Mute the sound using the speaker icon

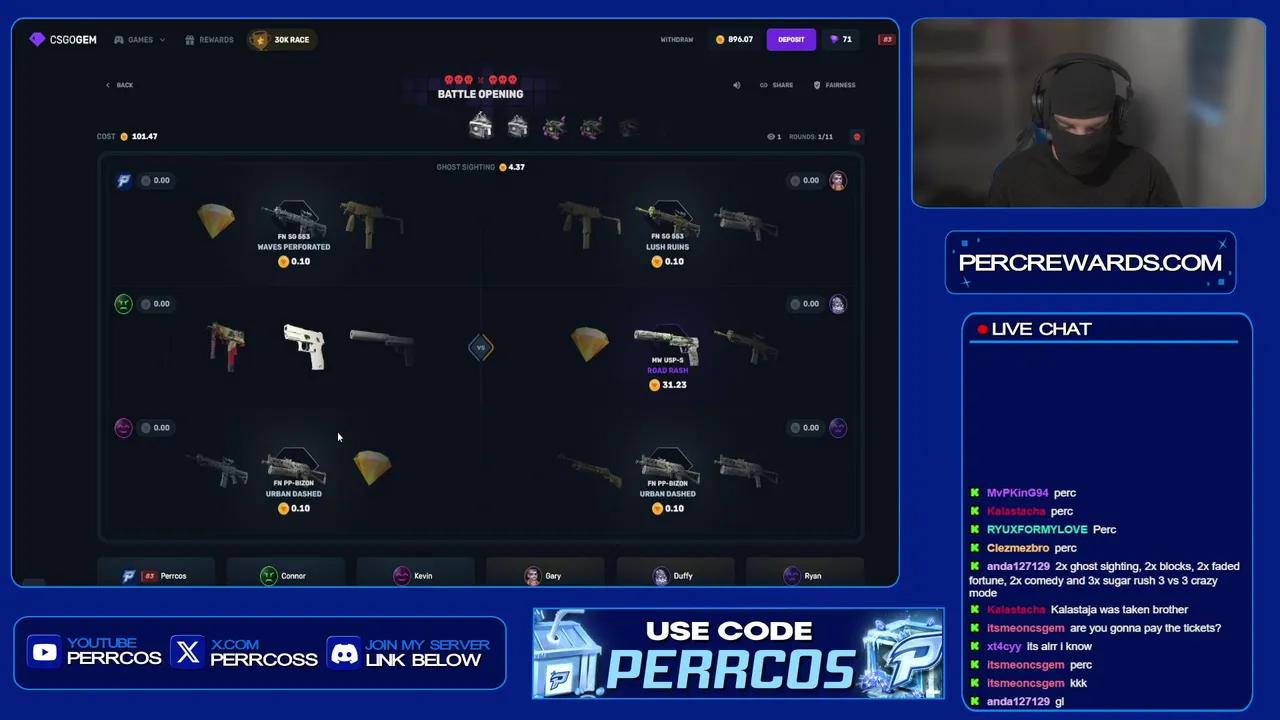pos(737,85)
